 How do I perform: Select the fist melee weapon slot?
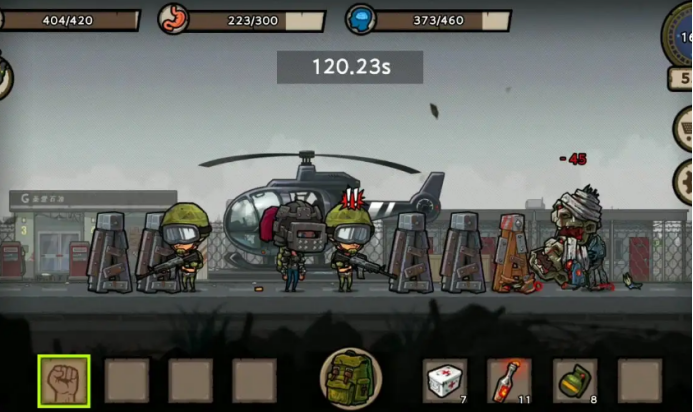tap(64, 380)
